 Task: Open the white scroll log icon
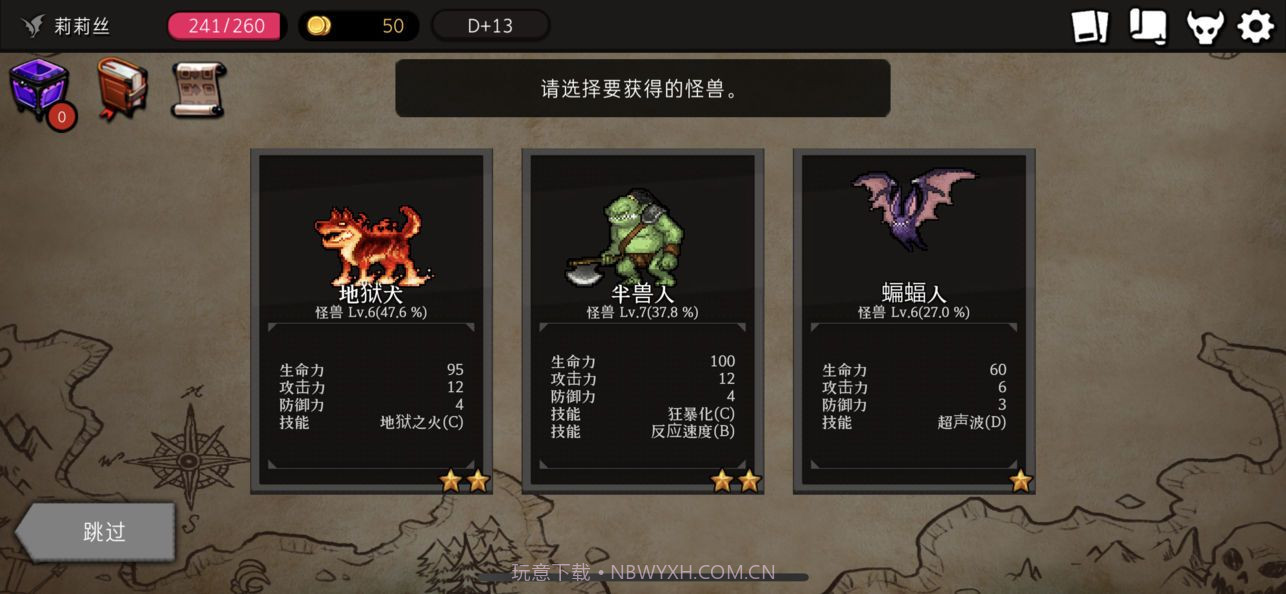click(1148, 26)
